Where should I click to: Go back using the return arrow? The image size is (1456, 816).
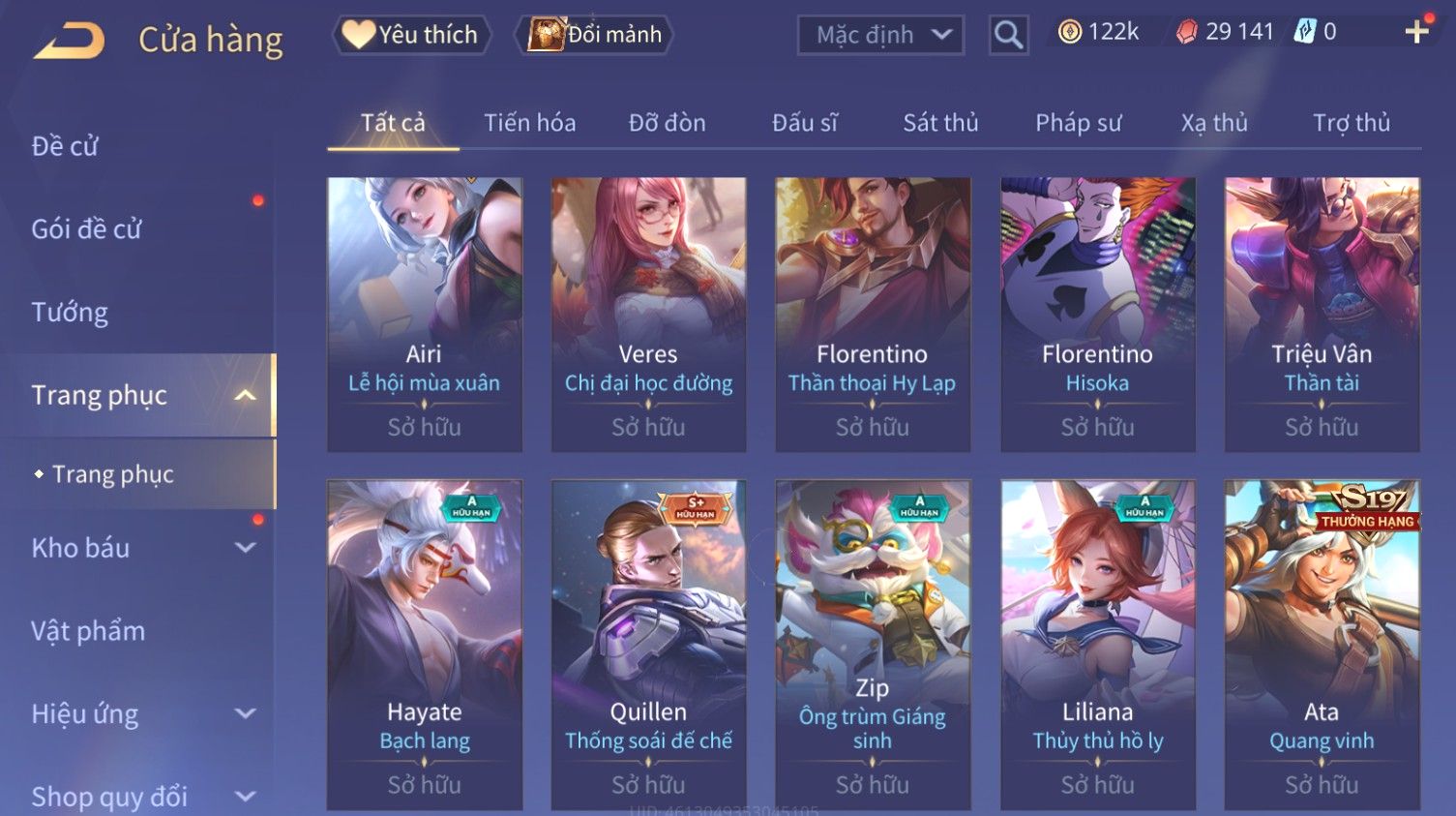(70, 41)
